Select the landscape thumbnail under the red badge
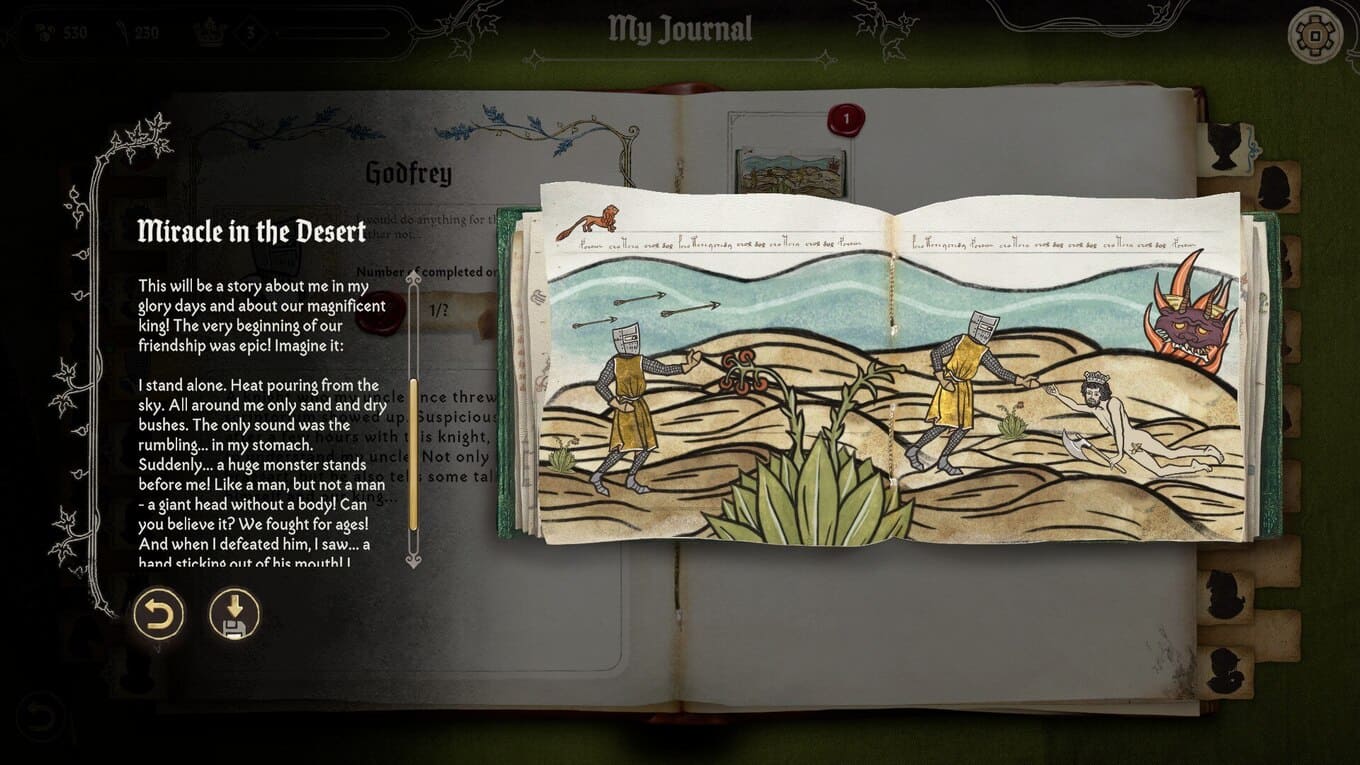Viewport: 1360px width, 765px height. 790,172
